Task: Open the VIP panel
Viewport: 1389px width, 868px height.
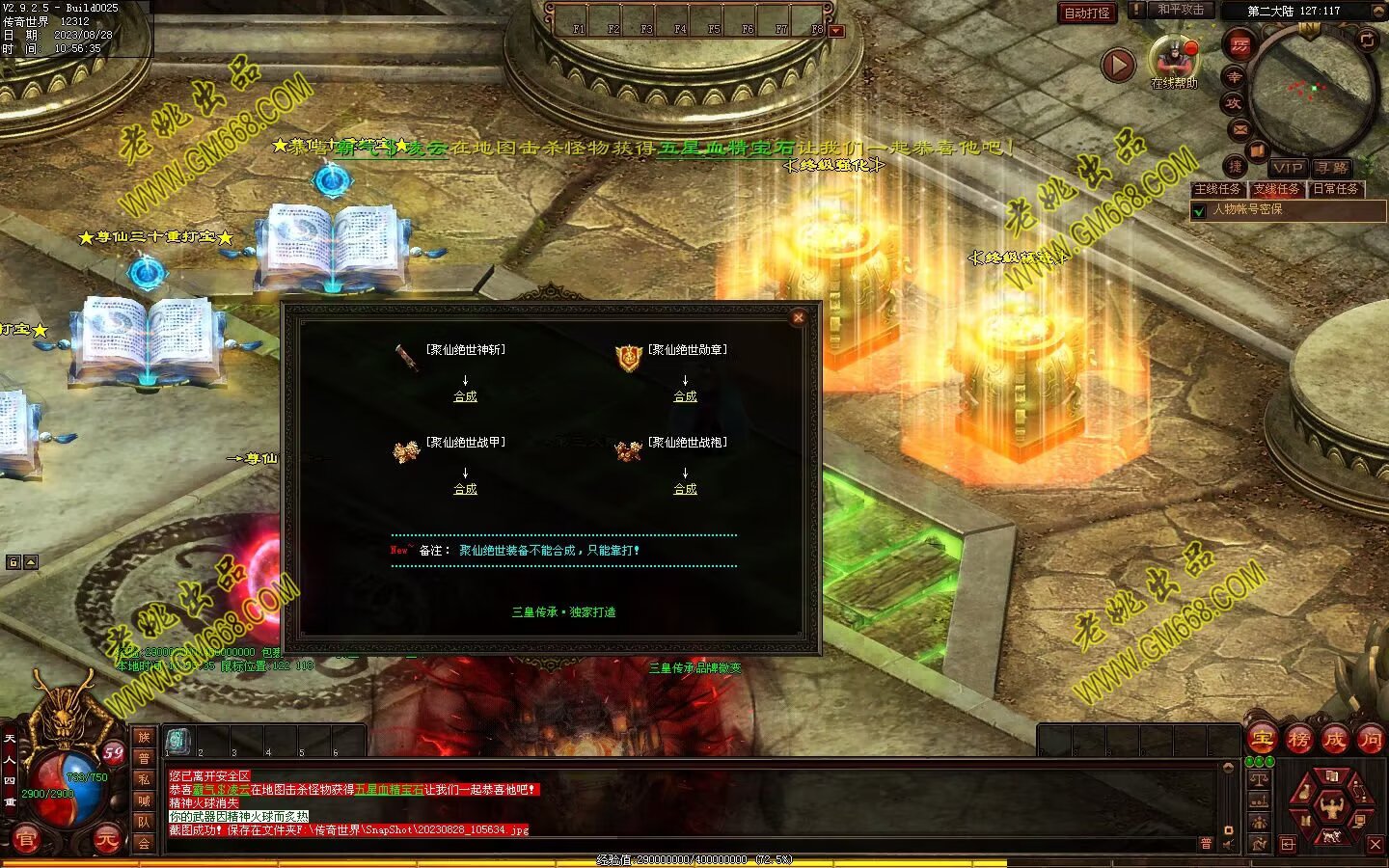Action: pos(1287,167)
